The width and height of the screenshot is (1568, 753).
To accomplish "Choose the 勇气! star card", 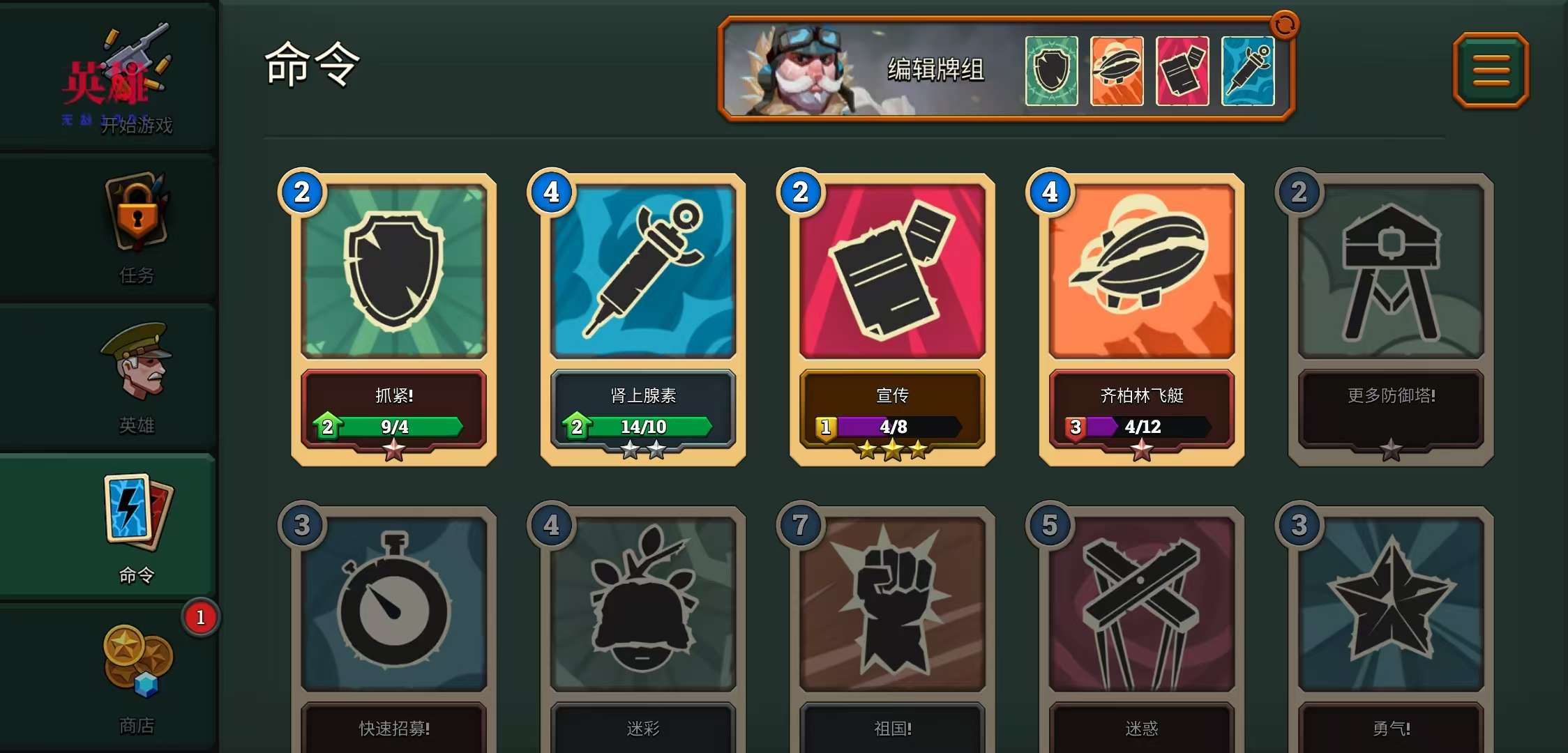I will click(1391, 627).
